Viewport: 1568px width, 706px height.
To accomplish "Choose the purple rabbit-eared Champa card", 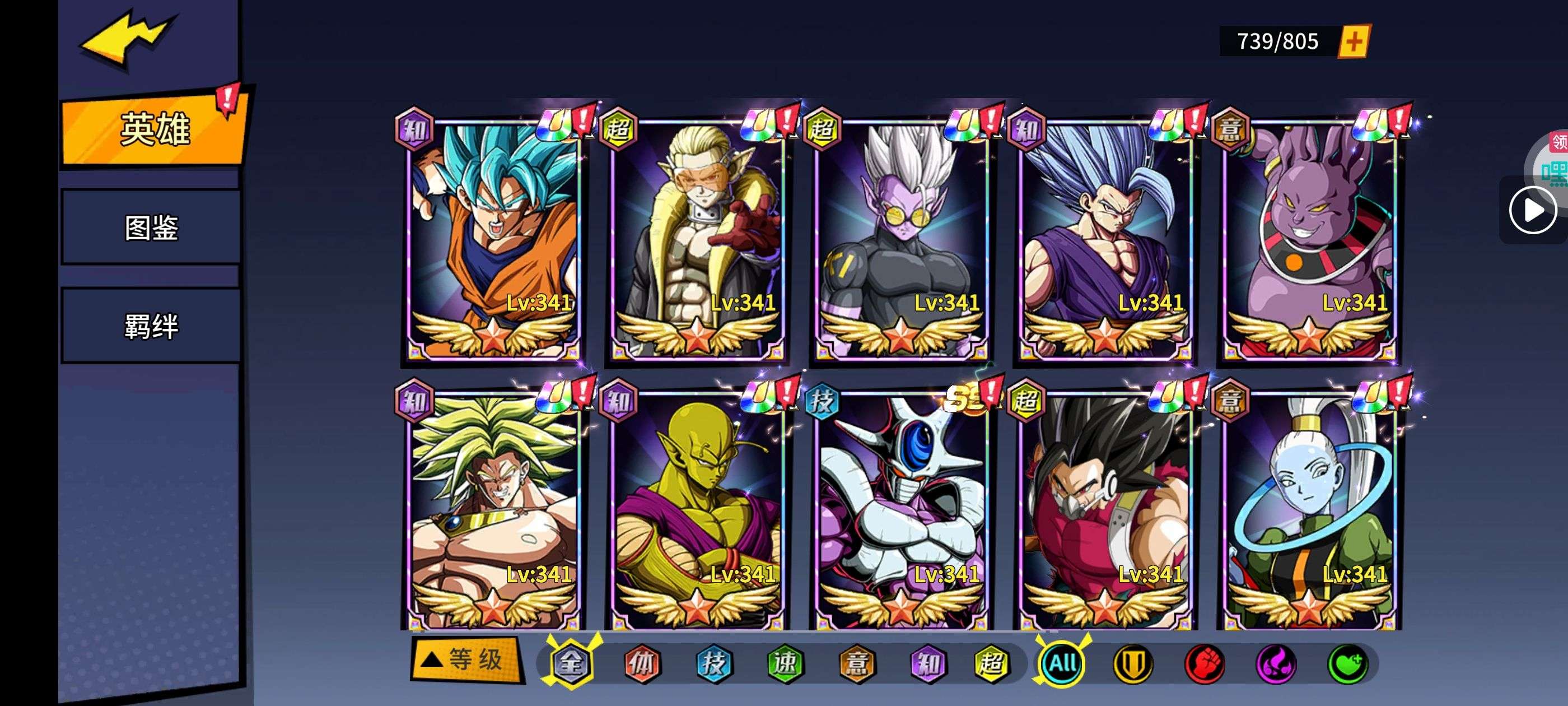I will tap(1309, 240).
